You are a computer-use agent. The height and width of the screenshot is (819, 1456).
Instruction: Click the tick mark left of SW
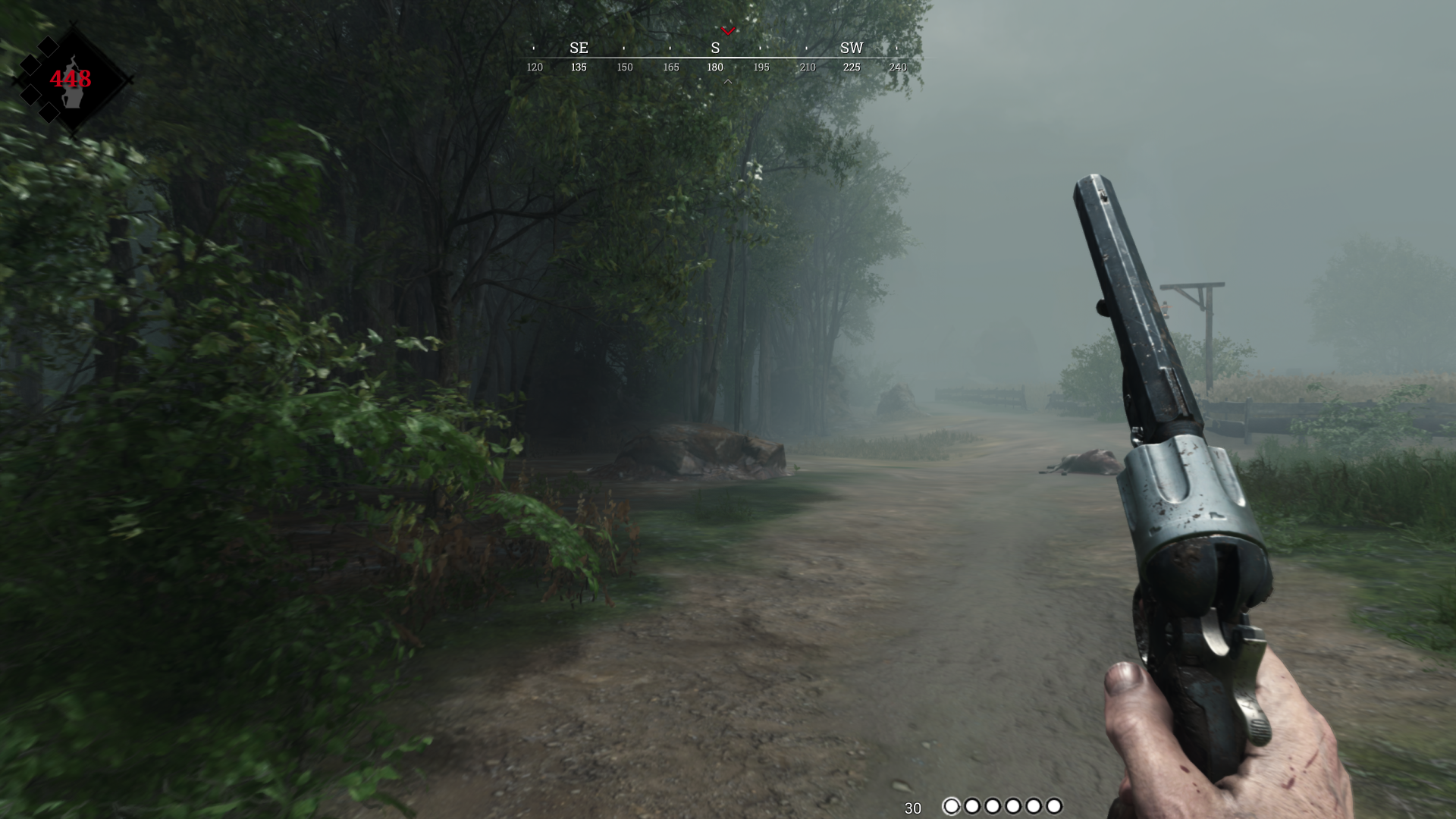[x=806, y=47]
